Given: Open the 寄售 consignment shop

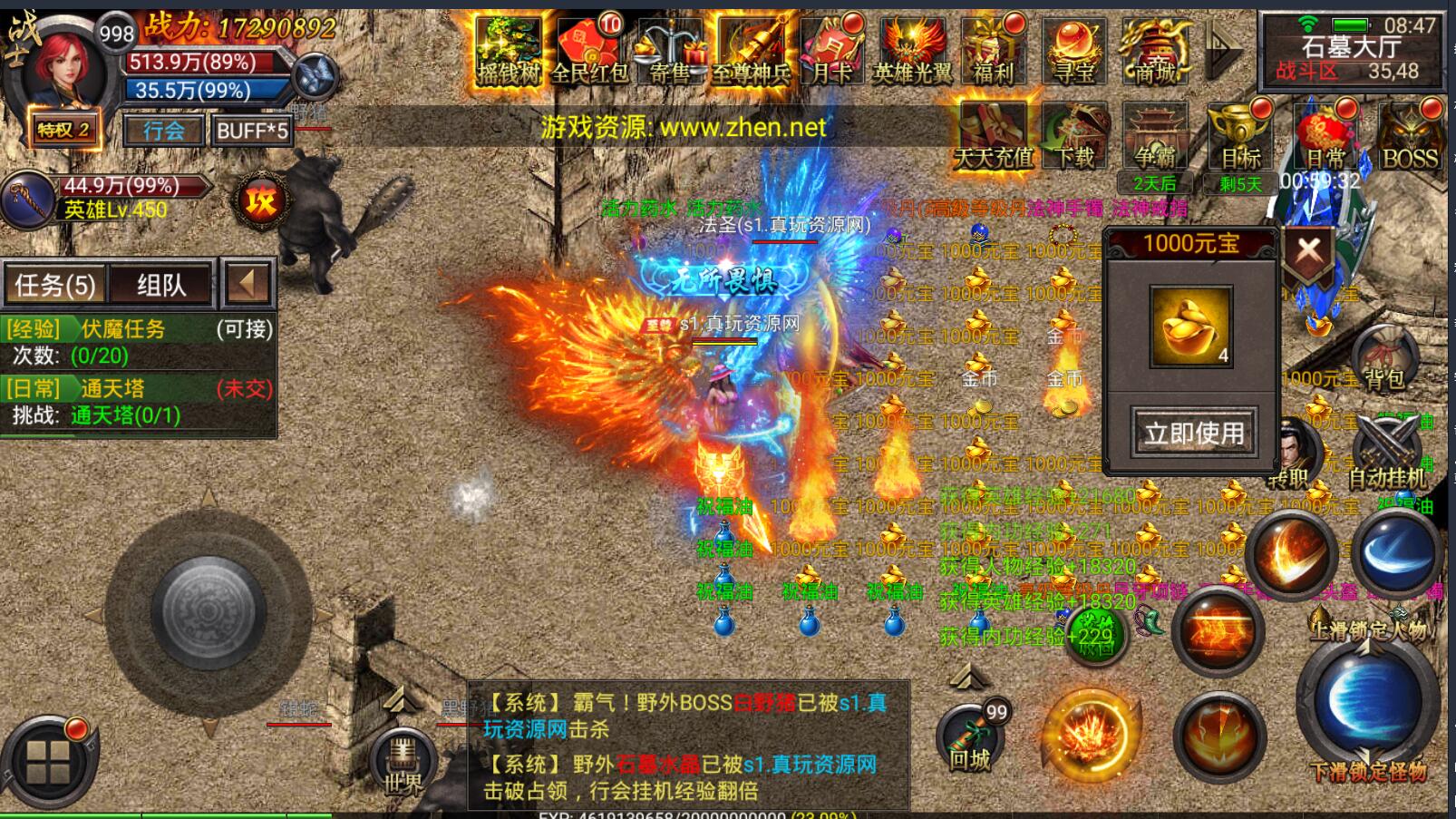Looking at the screenshot, I should [673, 52].
